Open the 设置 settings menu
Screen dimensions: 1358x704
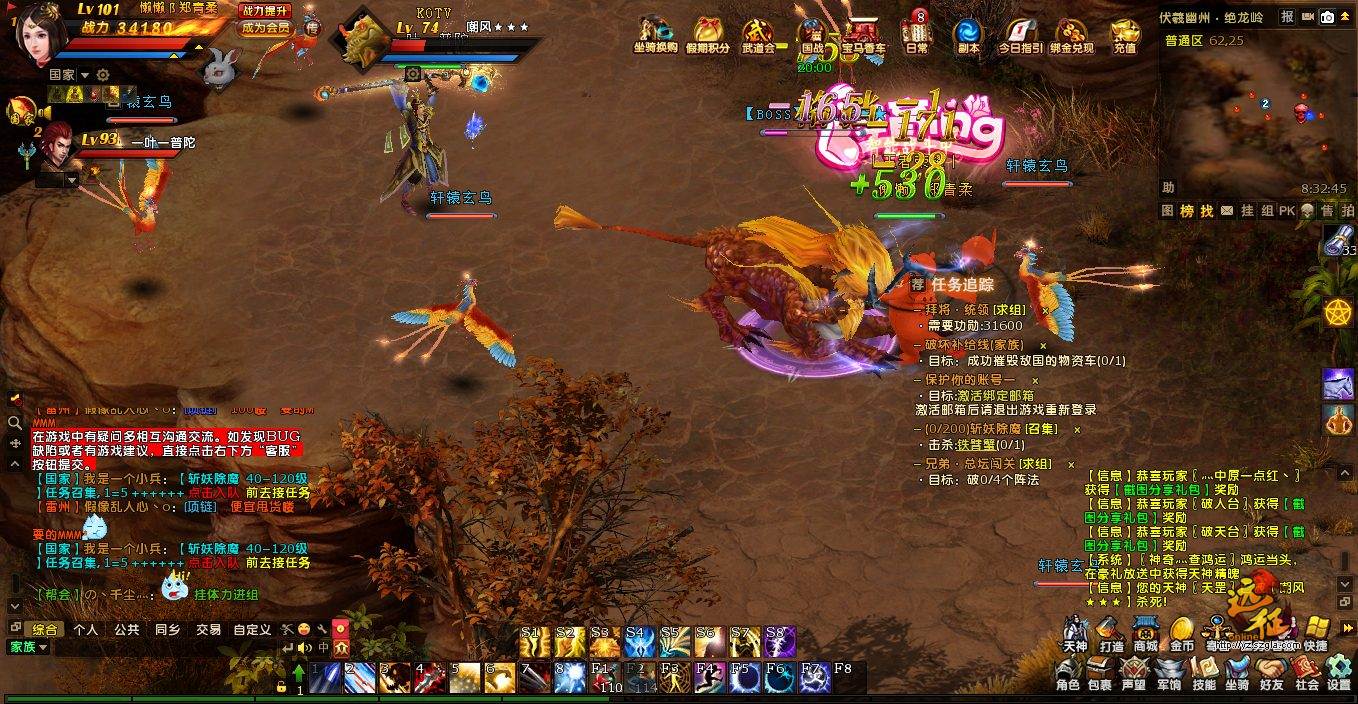pos(1339,673)
